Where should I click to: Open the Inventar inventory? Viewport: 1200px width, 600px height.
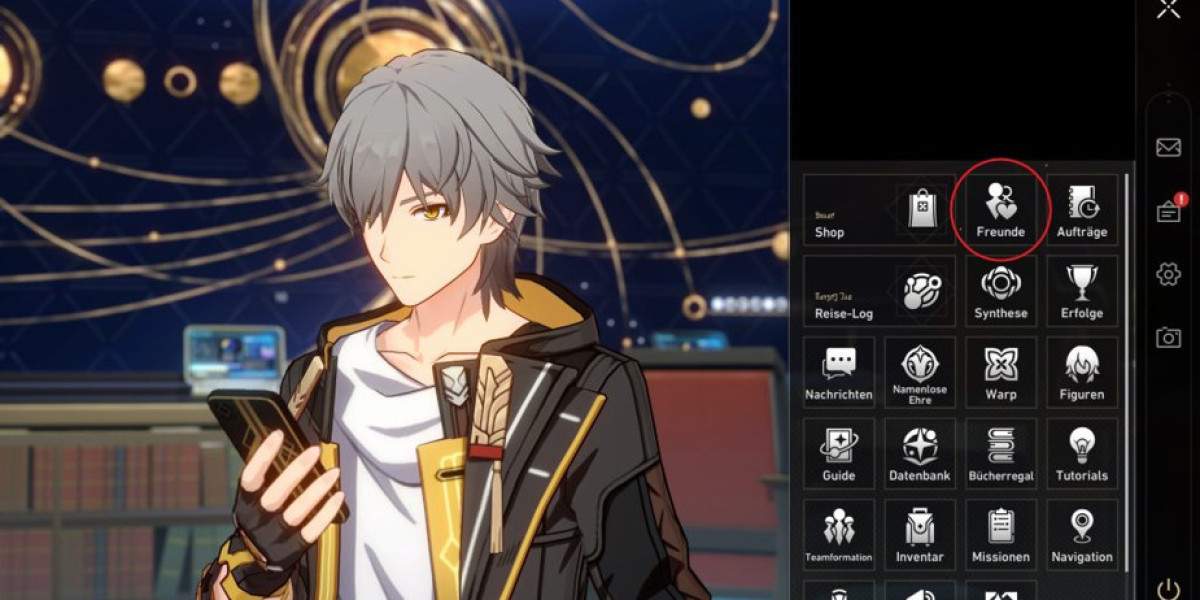point(920,534)
